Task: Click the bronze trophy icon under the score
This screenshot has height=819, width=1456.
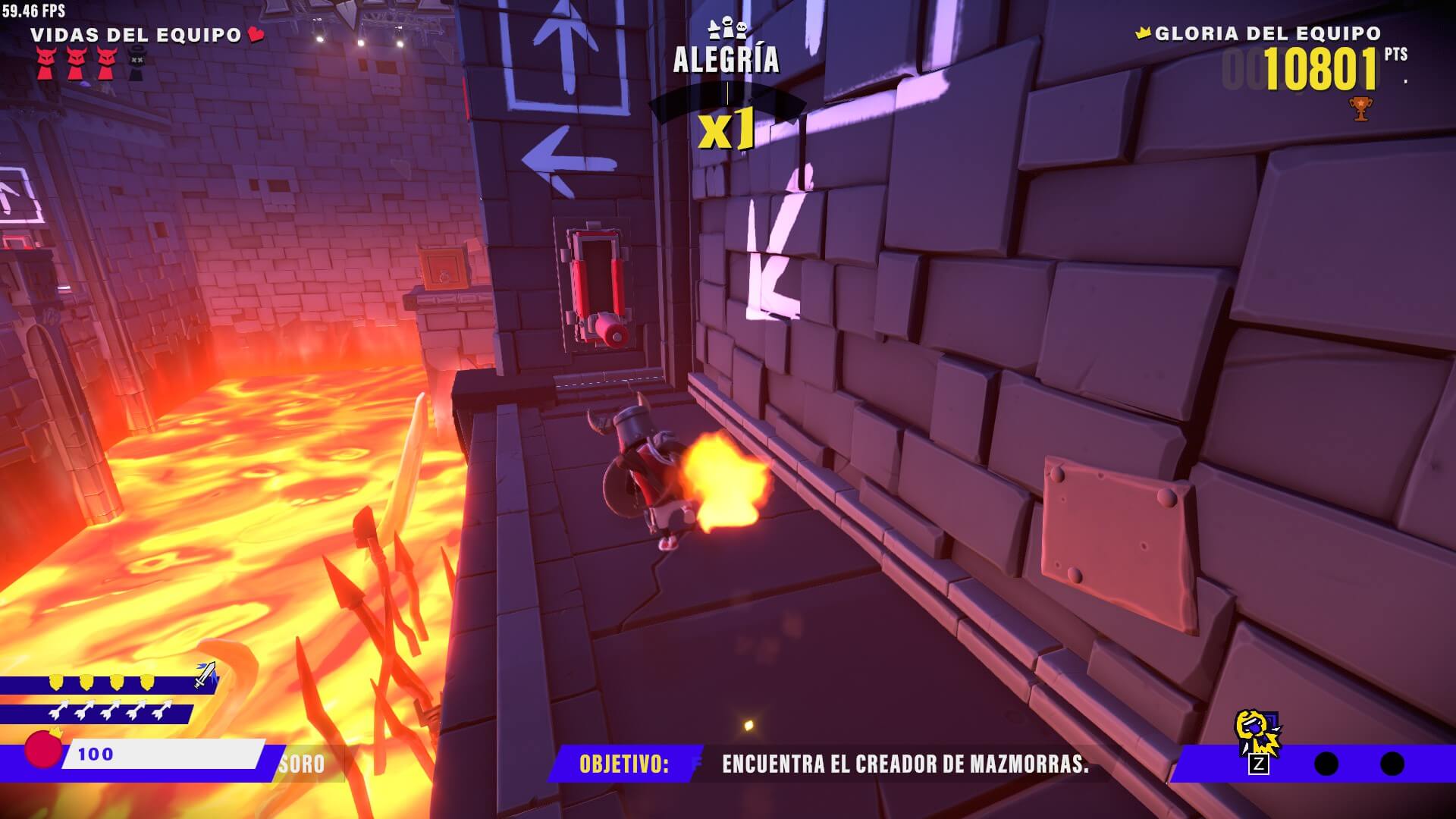Action: (x=1360, y=109)
